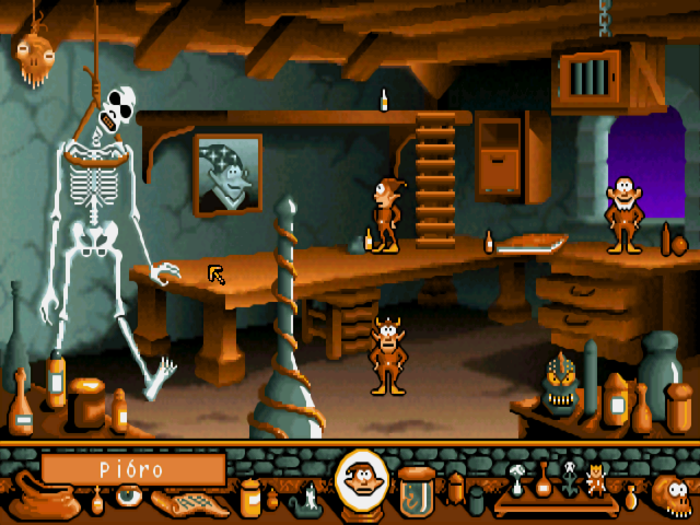Click the goblin portrait in the crystal ball
The image size is (700, 525).
click(362, 482)
